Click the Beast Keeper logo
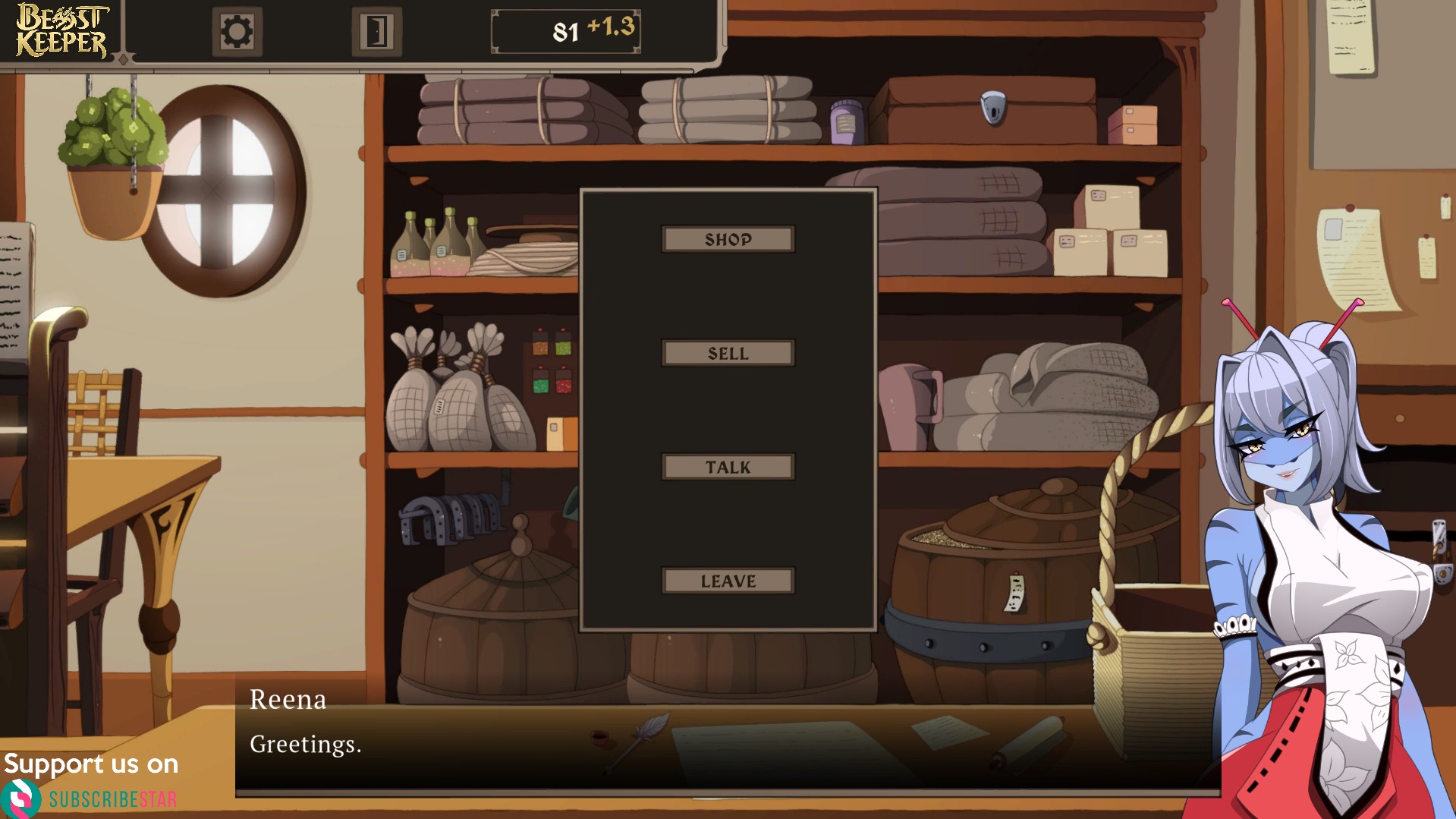The height and width of the screenshot is (819, 1456). tap(62, 30)
